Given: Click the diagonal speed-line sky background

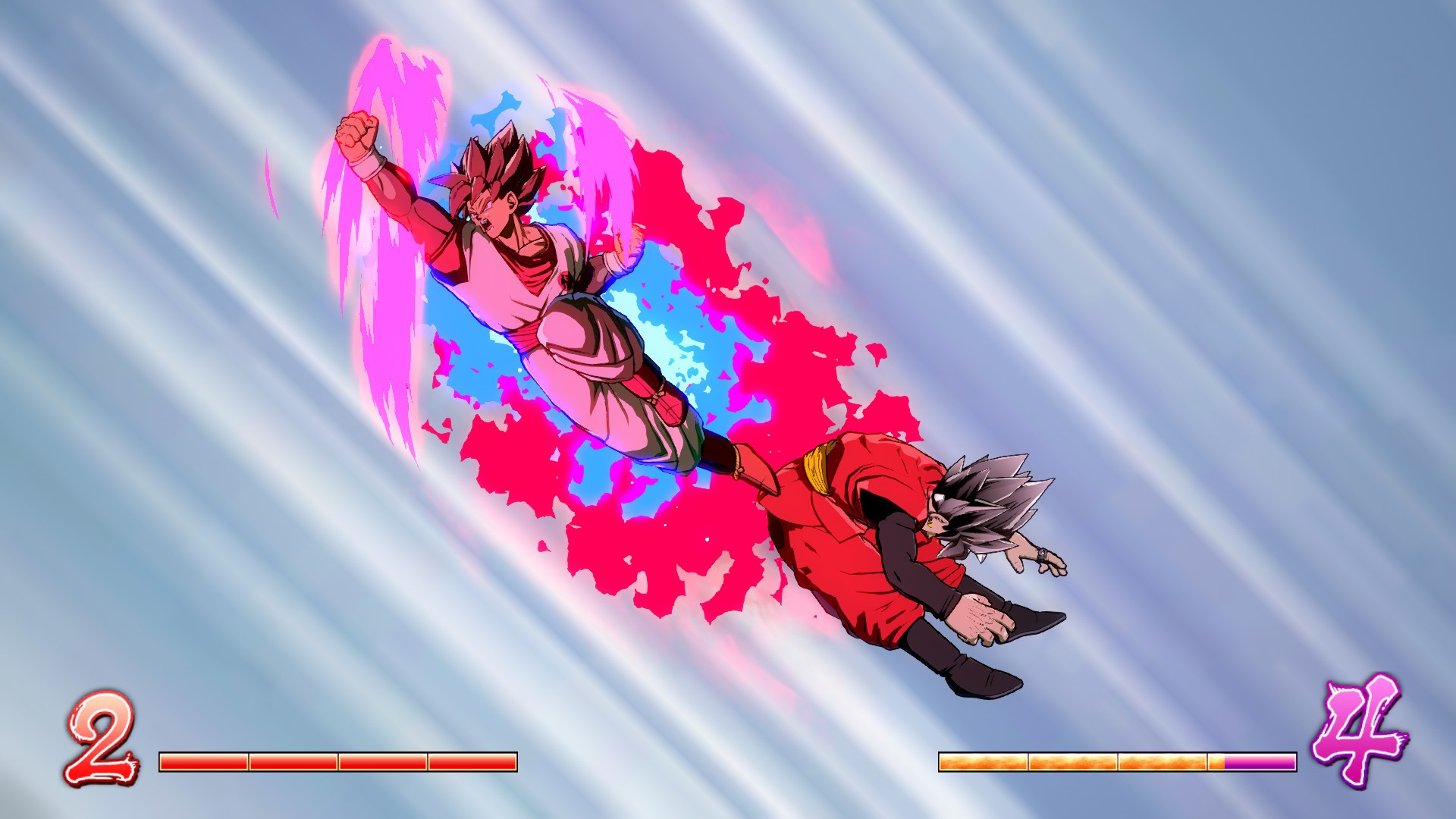Looking at the screenshot, I should click(1213, 227).
